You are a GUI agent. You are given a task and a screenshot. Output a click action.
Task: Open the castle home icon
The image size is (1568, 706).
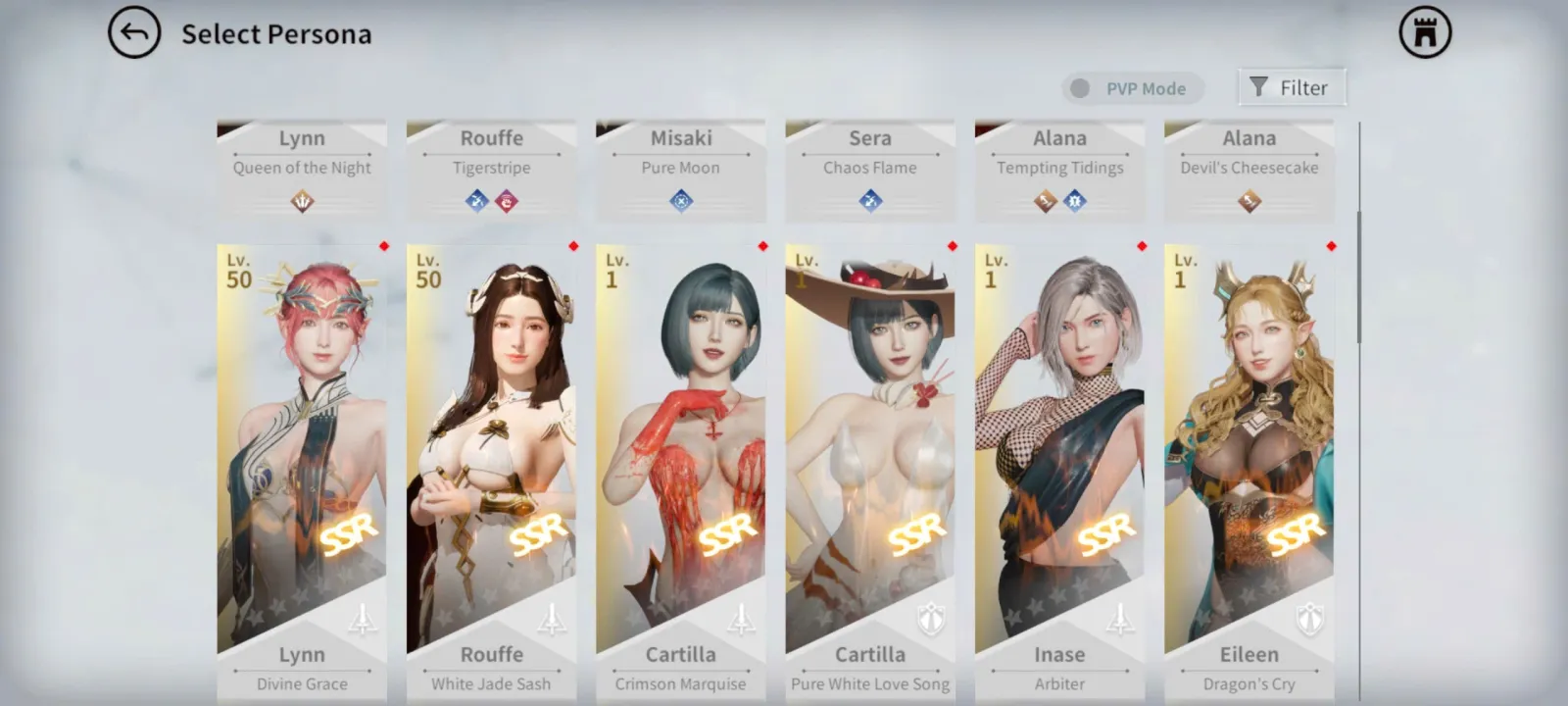(1425, 33)
